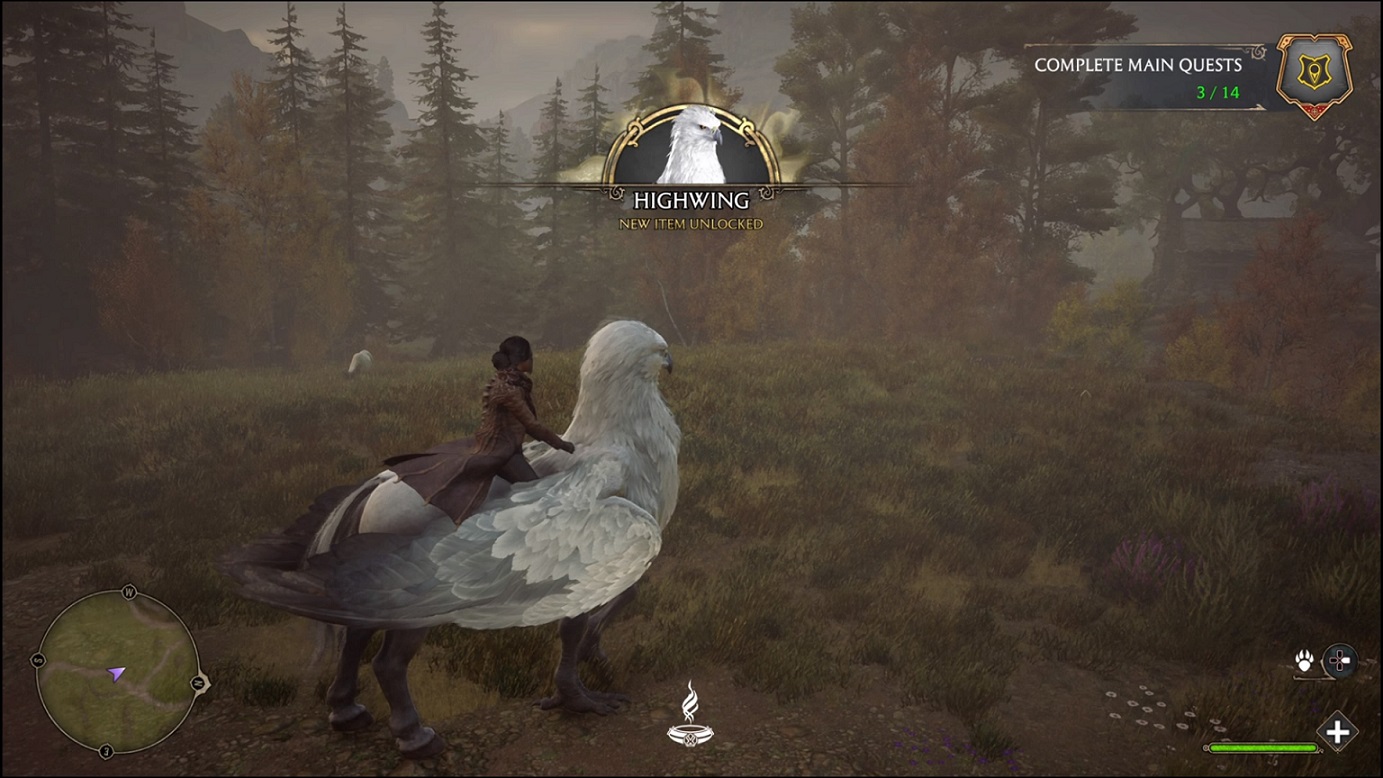
Task: Click the Highwing hippogriff portrait
Action: 693,145
